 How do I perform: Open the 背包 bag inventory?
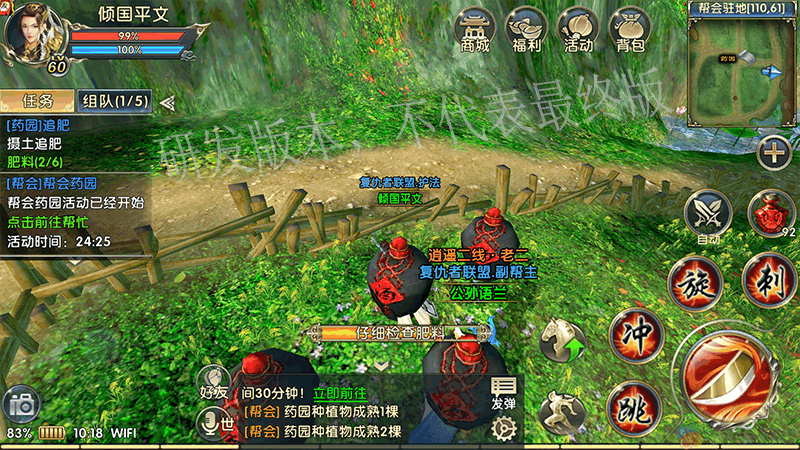click(630, 30)
